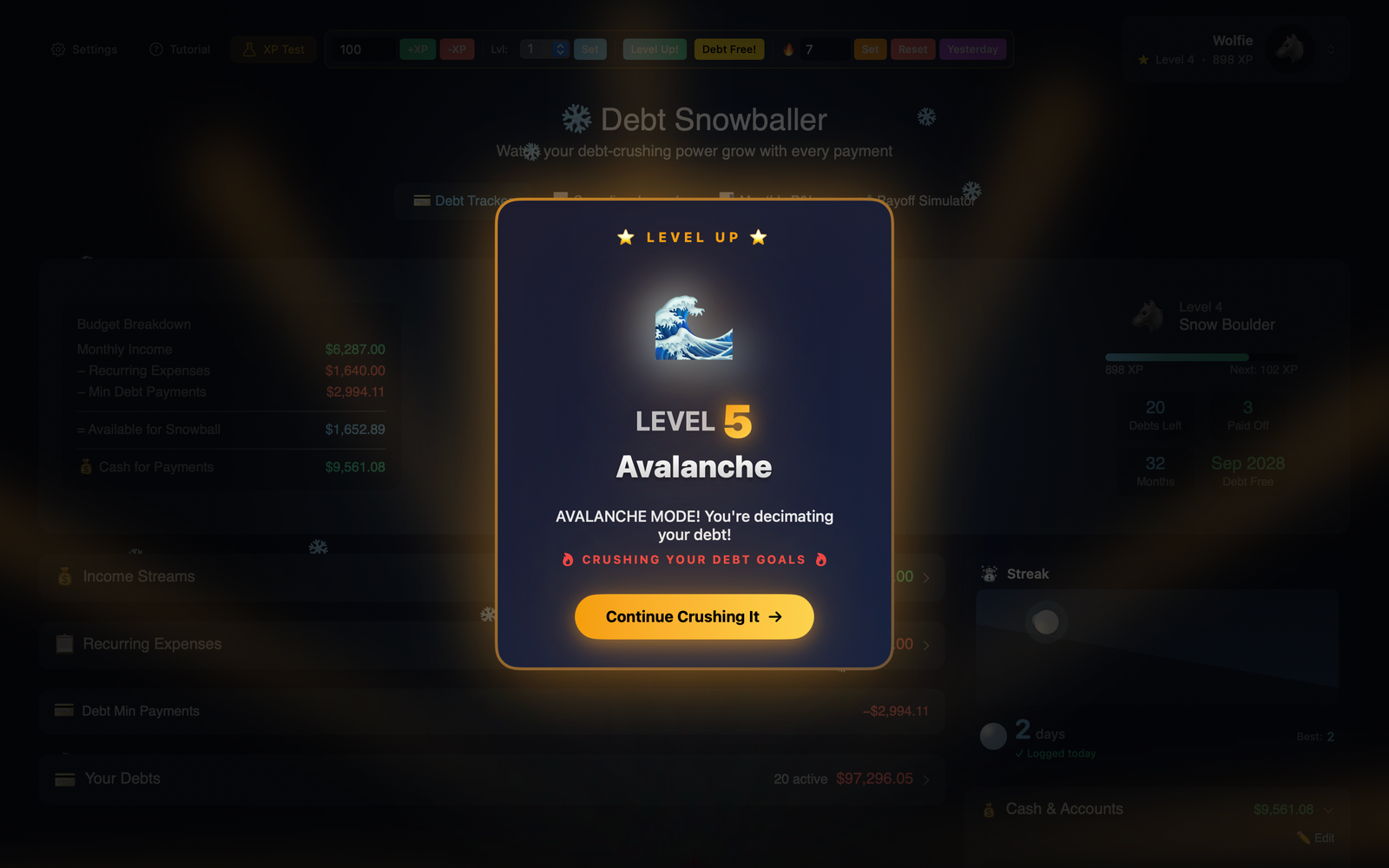This screenshot has height=868, width=1389.
Task: Select the money bag icon beside Cash for Payments
Action: [85, 466]
